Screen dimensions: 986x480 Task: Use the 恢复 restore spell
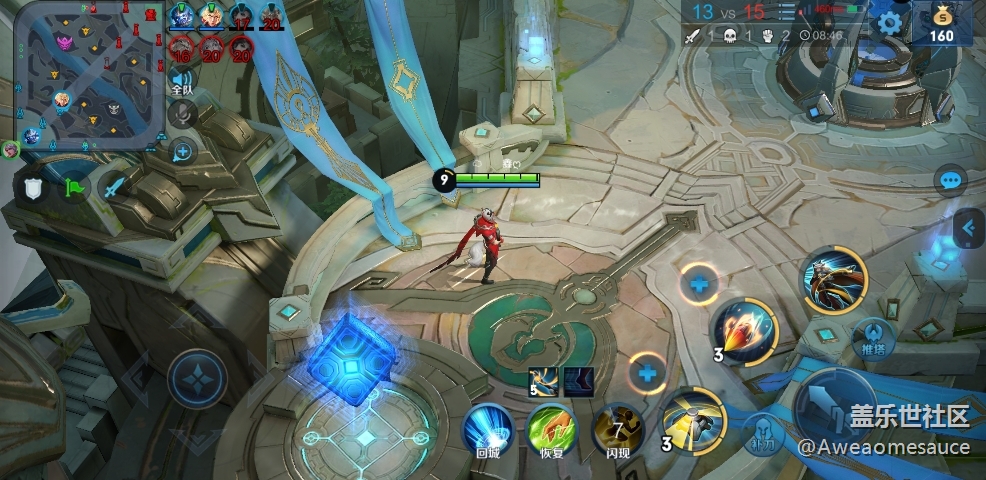(x=551, y=430)
